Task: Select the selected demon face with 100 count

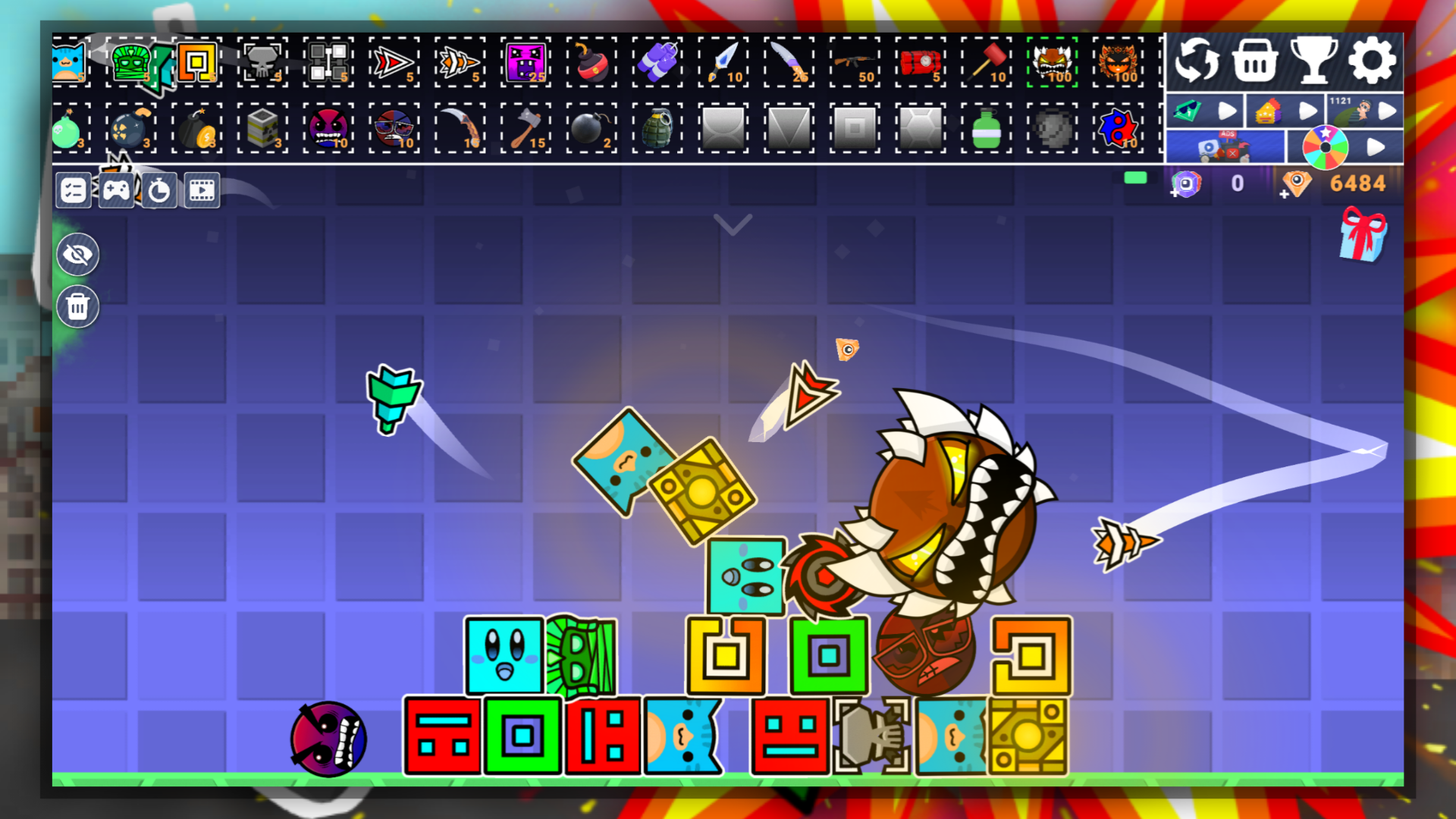Action: [1053, 63]
